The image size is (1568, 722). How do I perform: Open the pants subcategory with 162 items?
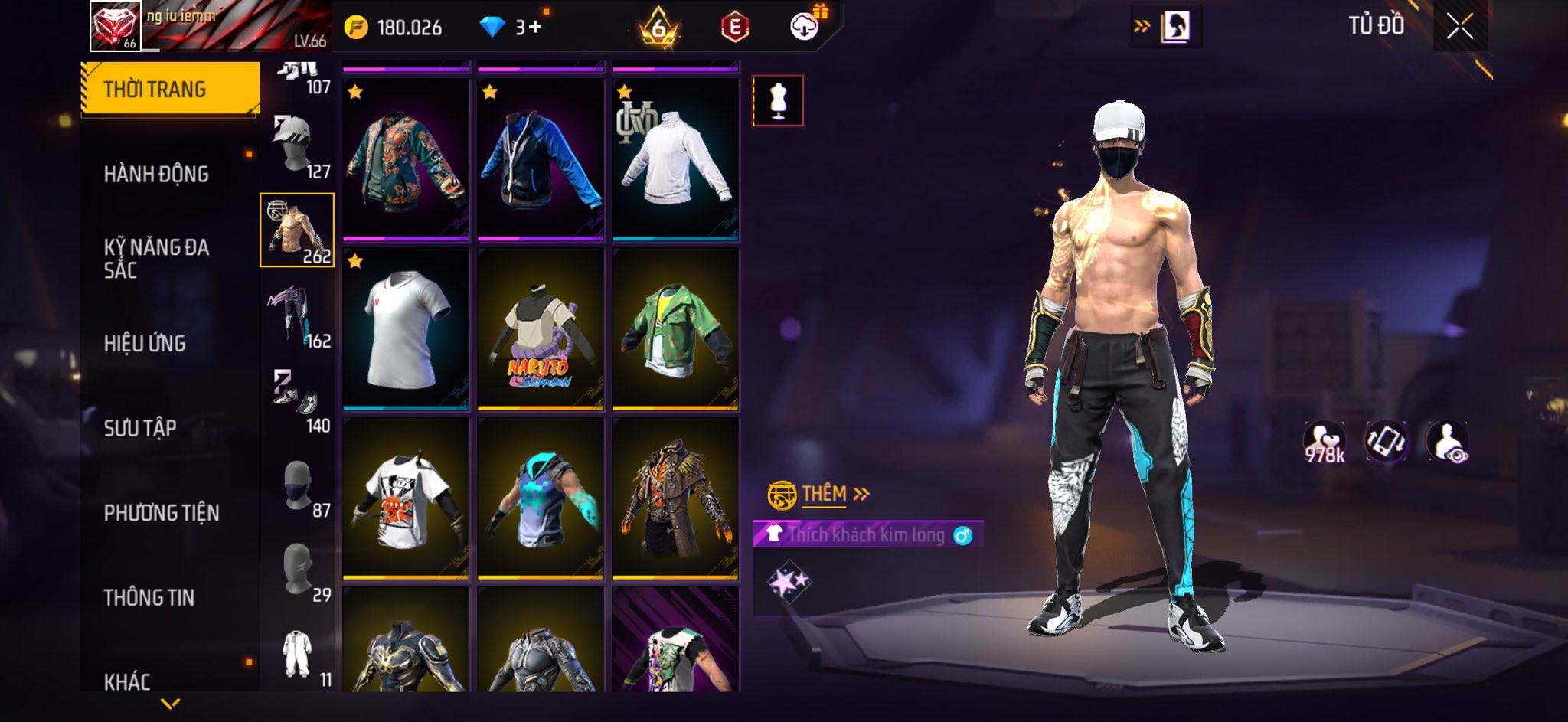pyautogui.click(x=298, y=315)
